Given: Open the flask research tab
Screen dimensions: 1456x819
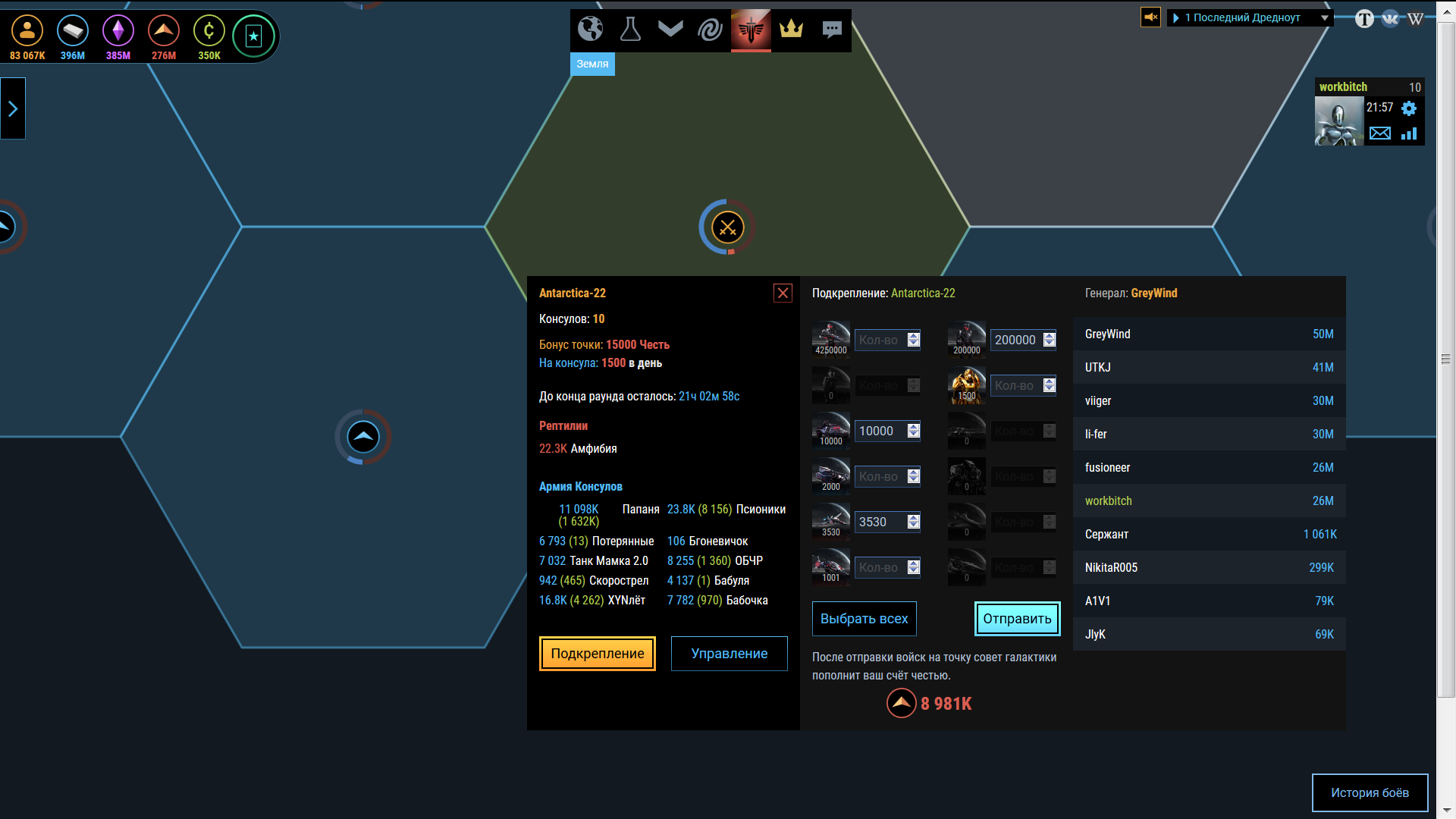Looking at the screenshot, I should [x=630, y=30].
